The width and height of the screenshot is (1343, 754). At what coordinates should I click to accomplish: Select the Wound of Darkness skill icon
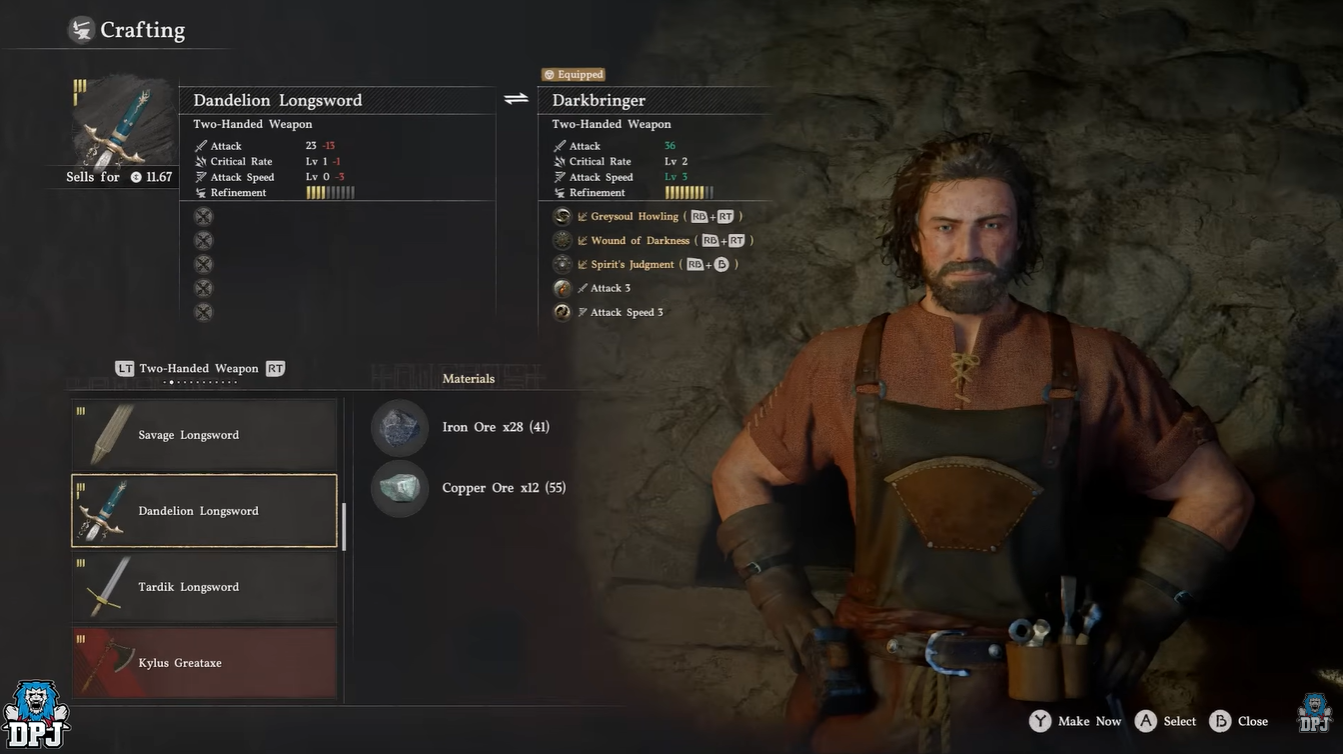[562, 241]
